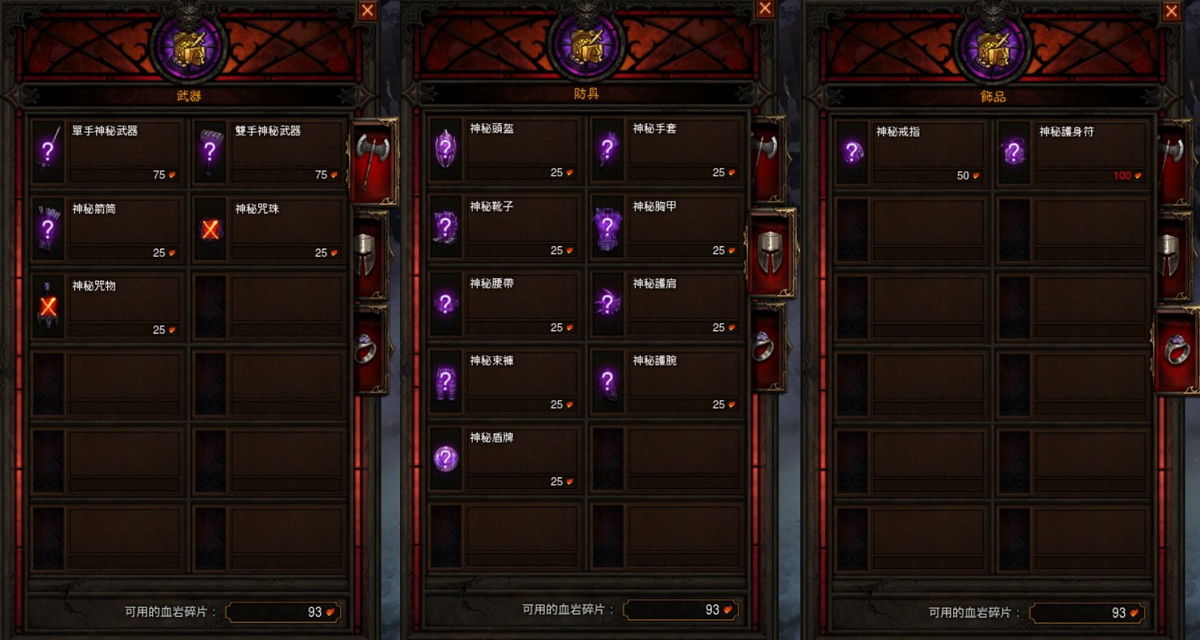Buy the 雙手神秘武器 two-handed mystery weapon

270,153
